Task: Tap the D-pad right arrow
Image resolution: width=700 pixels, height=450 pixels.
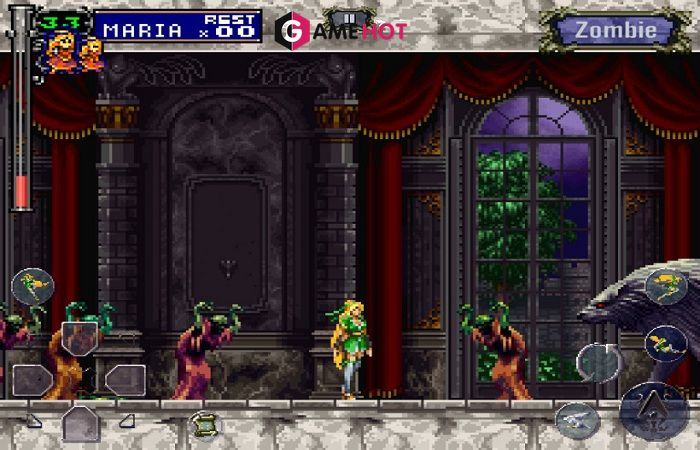Action: coord(125,379)
